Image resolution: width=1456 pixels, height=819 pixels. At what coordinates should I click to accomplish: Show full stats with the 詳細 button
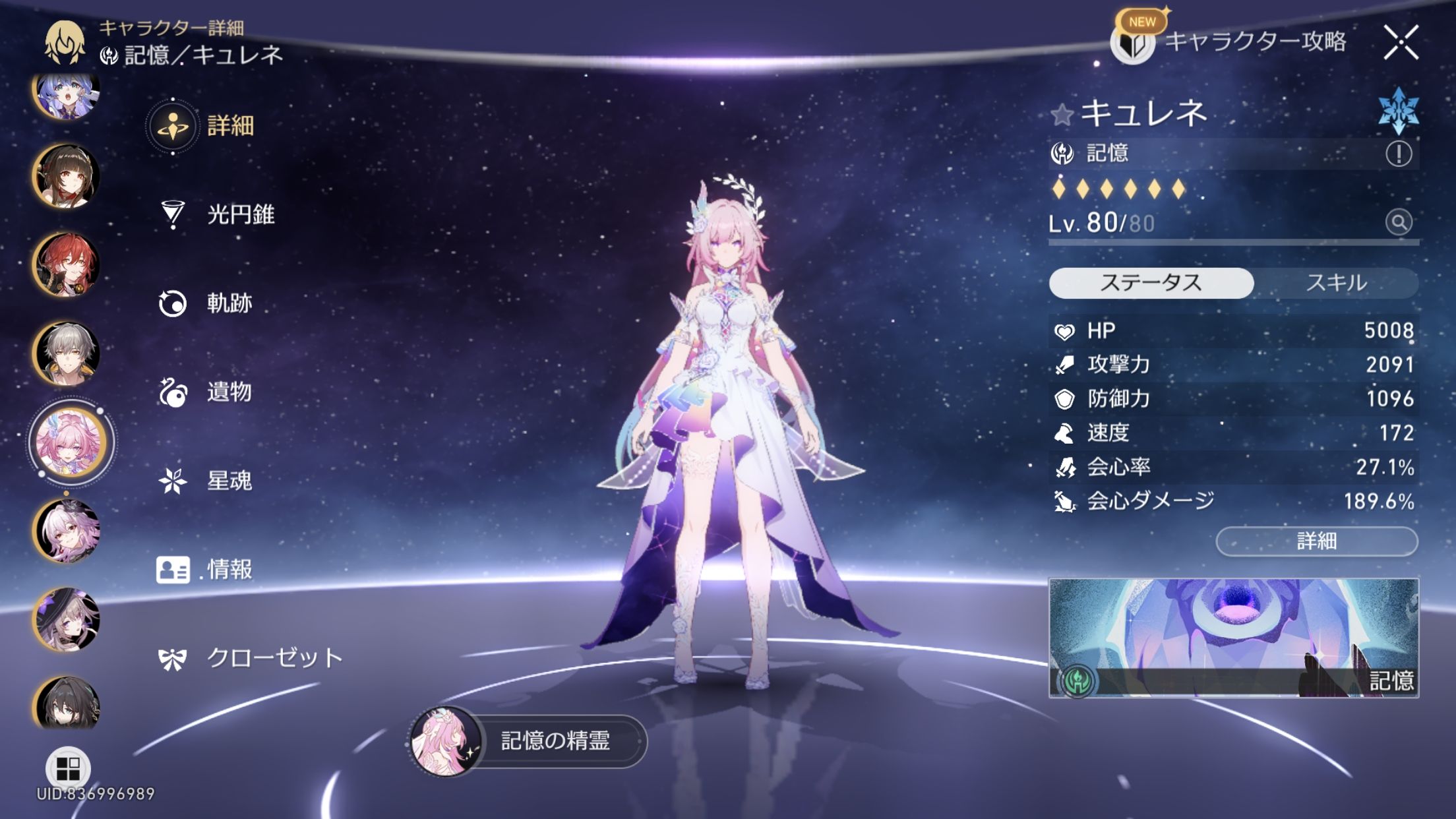(1316, 541)
